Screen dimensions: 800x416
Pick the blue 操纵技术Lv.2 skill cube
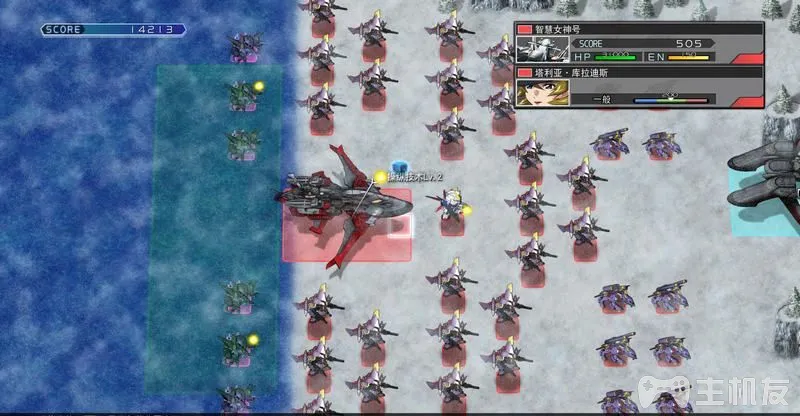[x=399, y=166]
